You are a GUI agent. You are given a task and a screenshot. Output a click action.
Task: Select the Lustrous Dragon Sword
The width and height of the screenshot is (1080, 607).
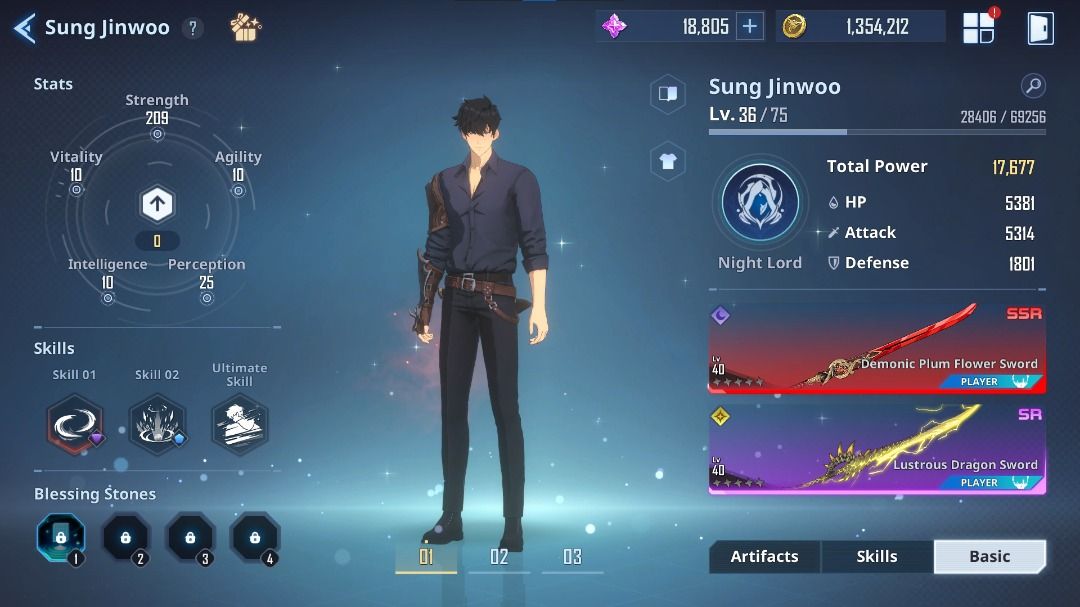[877, 448]
